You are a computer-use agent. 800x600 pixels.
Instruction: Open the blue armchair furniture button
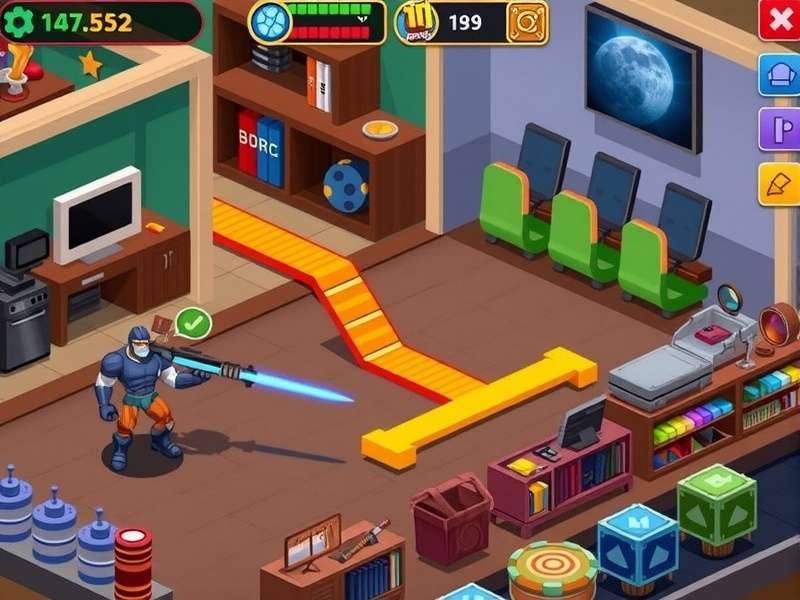pos(779,75)
